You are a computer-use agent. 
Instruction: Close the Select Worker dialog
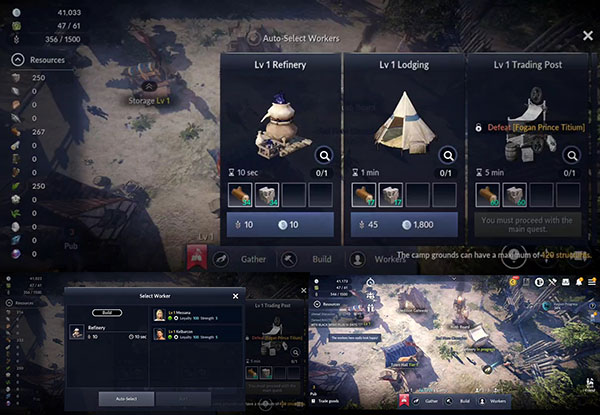coord(236,296)
